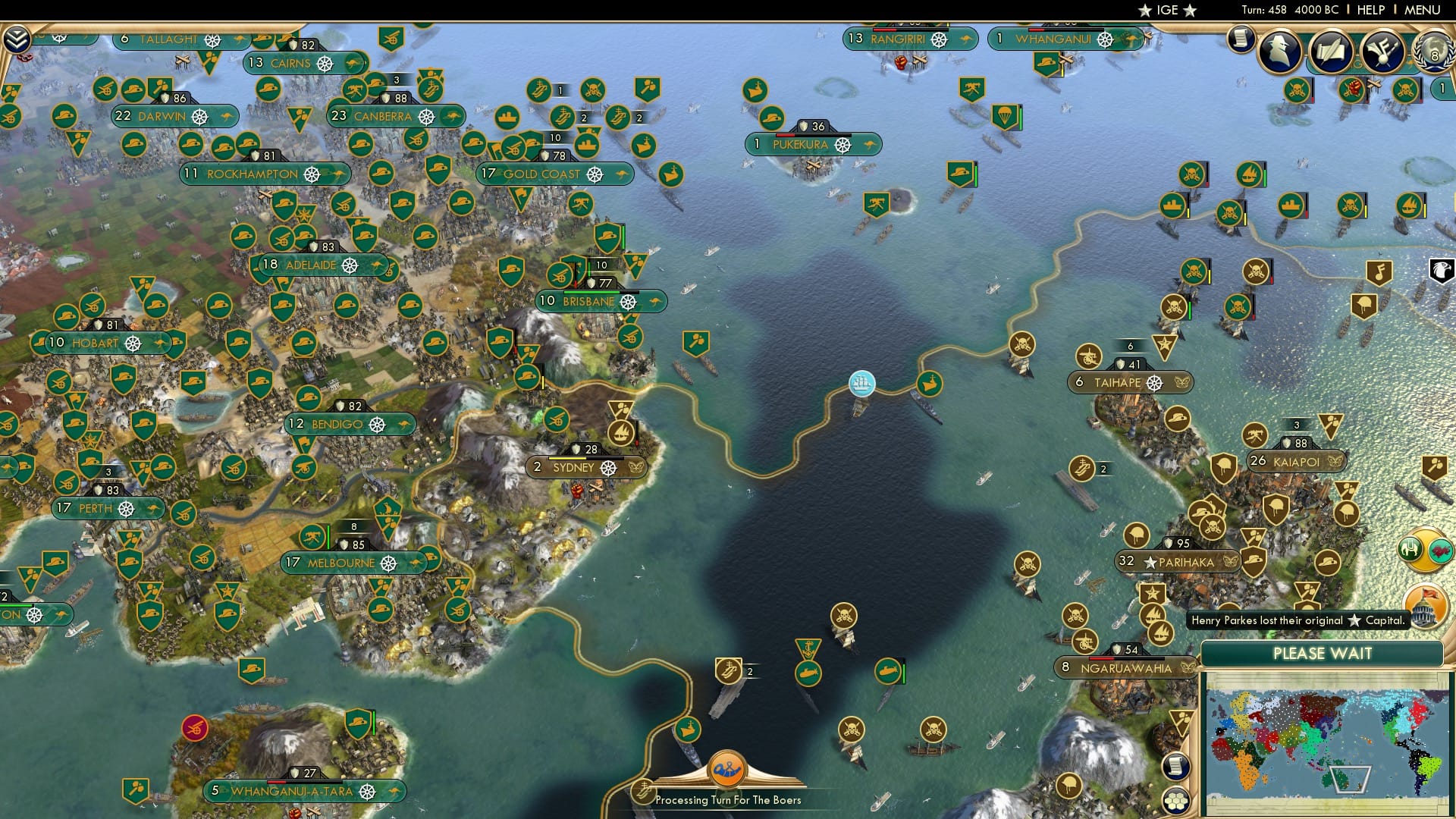Select the pirate skull unit flag near Parihaka

coord(1026,564)
